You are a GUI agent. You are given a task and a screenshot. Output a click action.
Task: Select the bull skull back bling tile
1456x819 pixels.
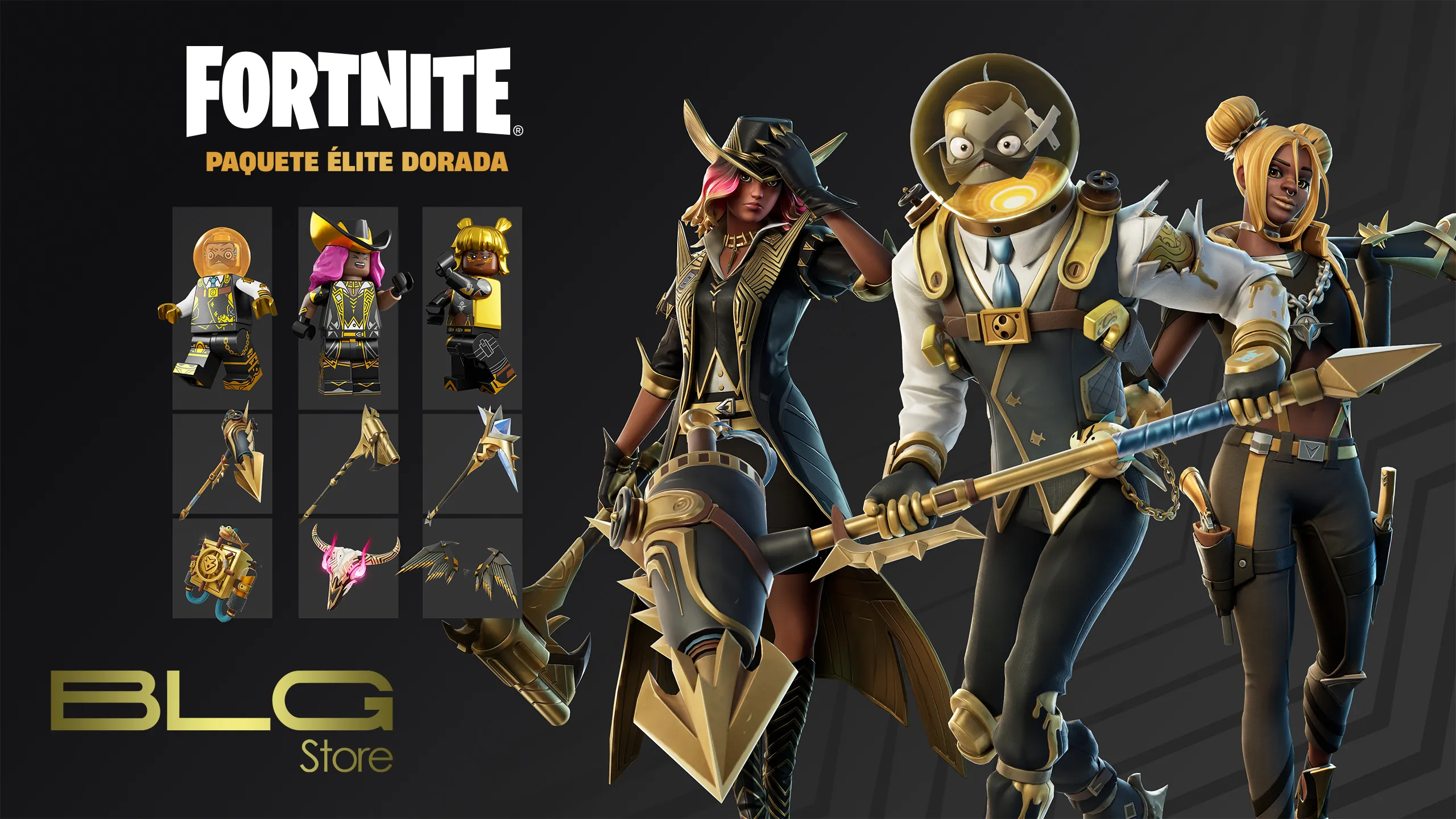[348, 568]
